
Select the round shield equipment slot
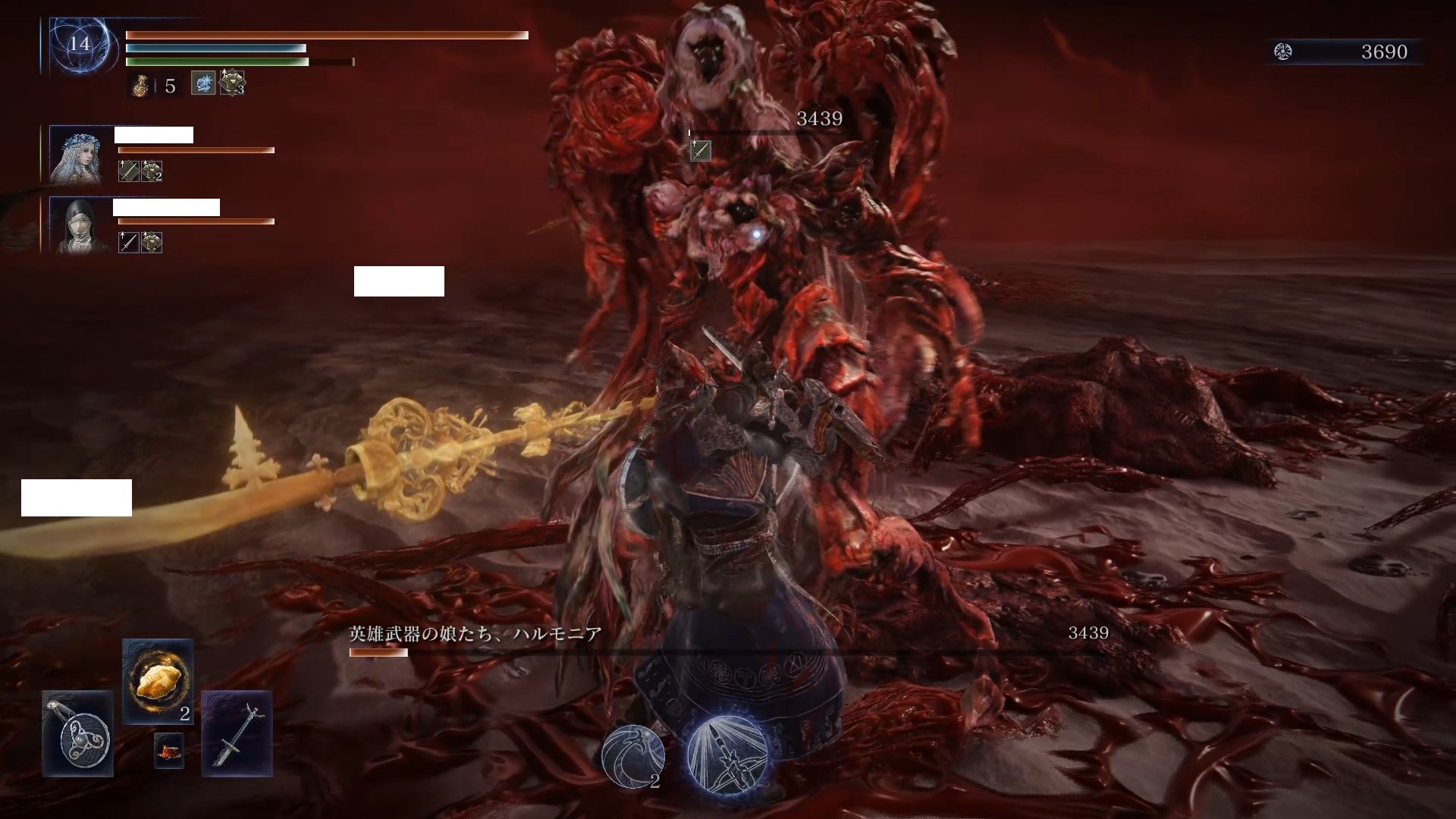pyautogui.click(x=77, y=733)
